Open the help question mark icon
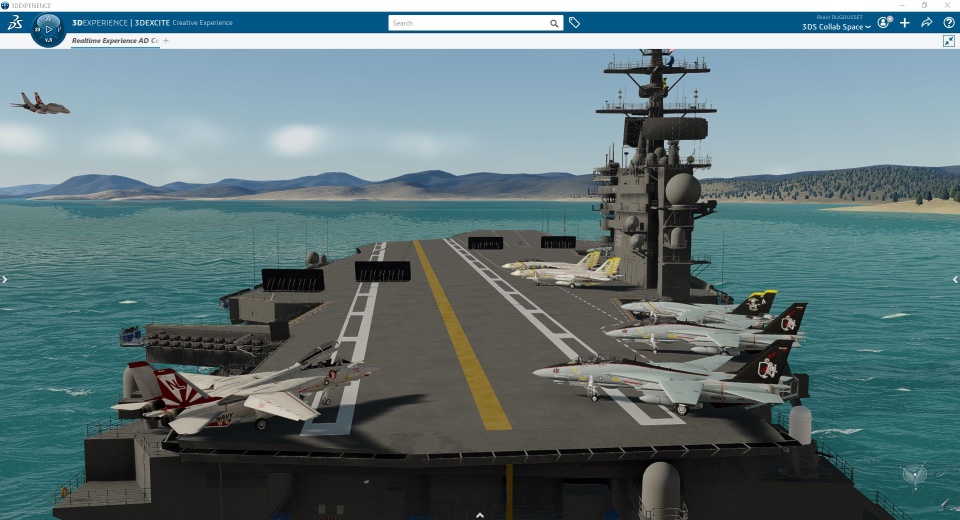Screen dimensions: 960x520 click(x=948, y=22)
